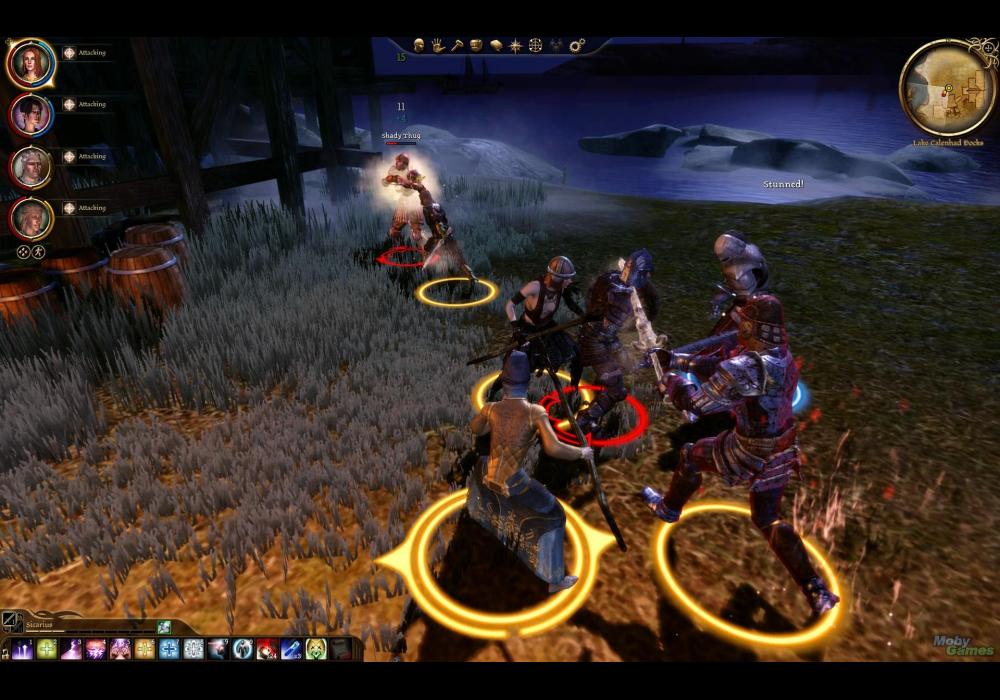This screenshot has height=700, width=1000.
Task: Select the dark-haired mage party portrait
Action: [31, 114]
